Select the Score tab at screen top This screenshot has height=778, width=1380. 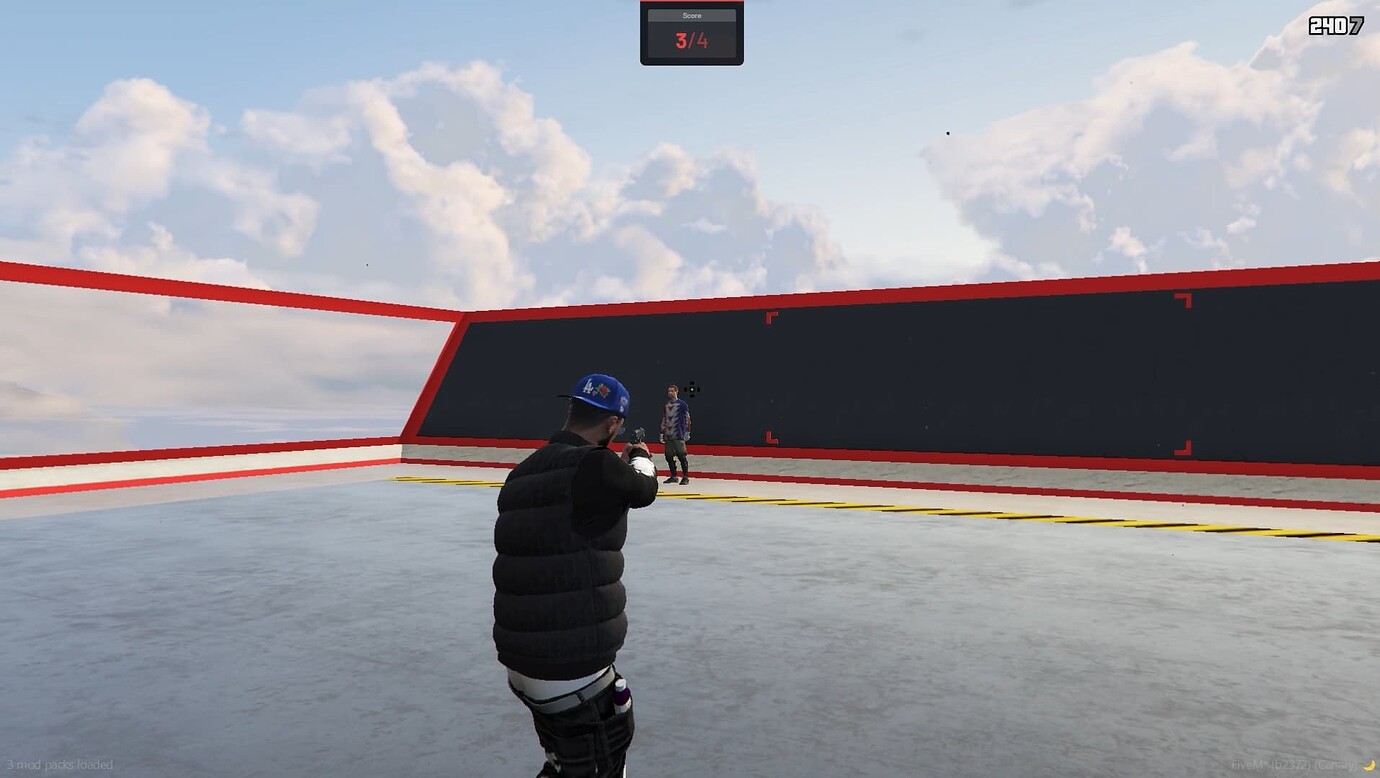point(692,15)
